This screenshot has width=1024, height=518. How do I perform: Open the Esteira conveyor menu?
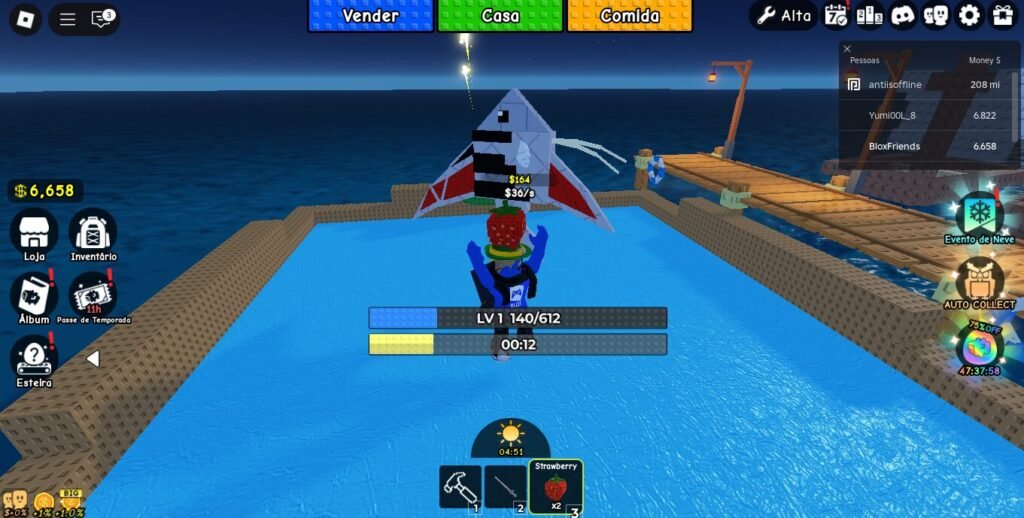pos(34,358)
